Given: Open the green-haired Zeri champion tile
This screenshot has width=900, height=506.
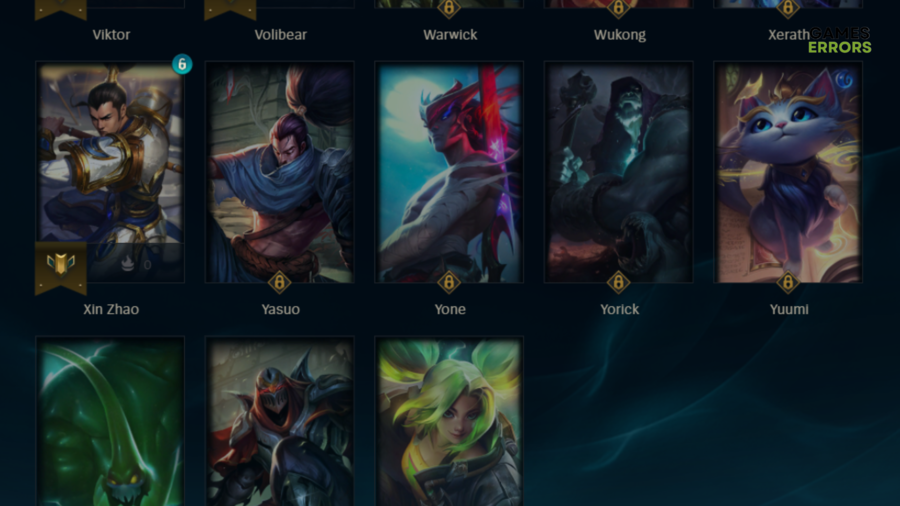Looking at the screenshot, I should point(450,420).
